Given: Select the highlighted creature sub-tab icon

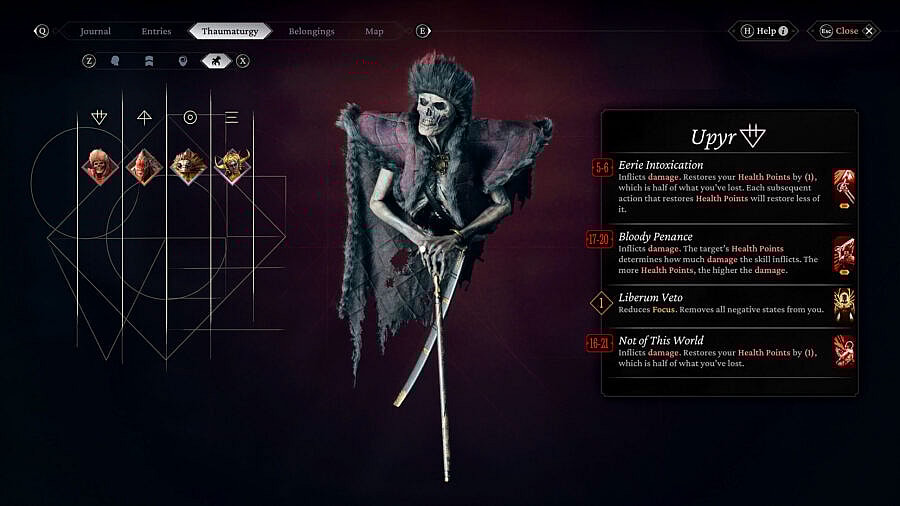Looking at the screenshot, I should (x=215, y=61).
